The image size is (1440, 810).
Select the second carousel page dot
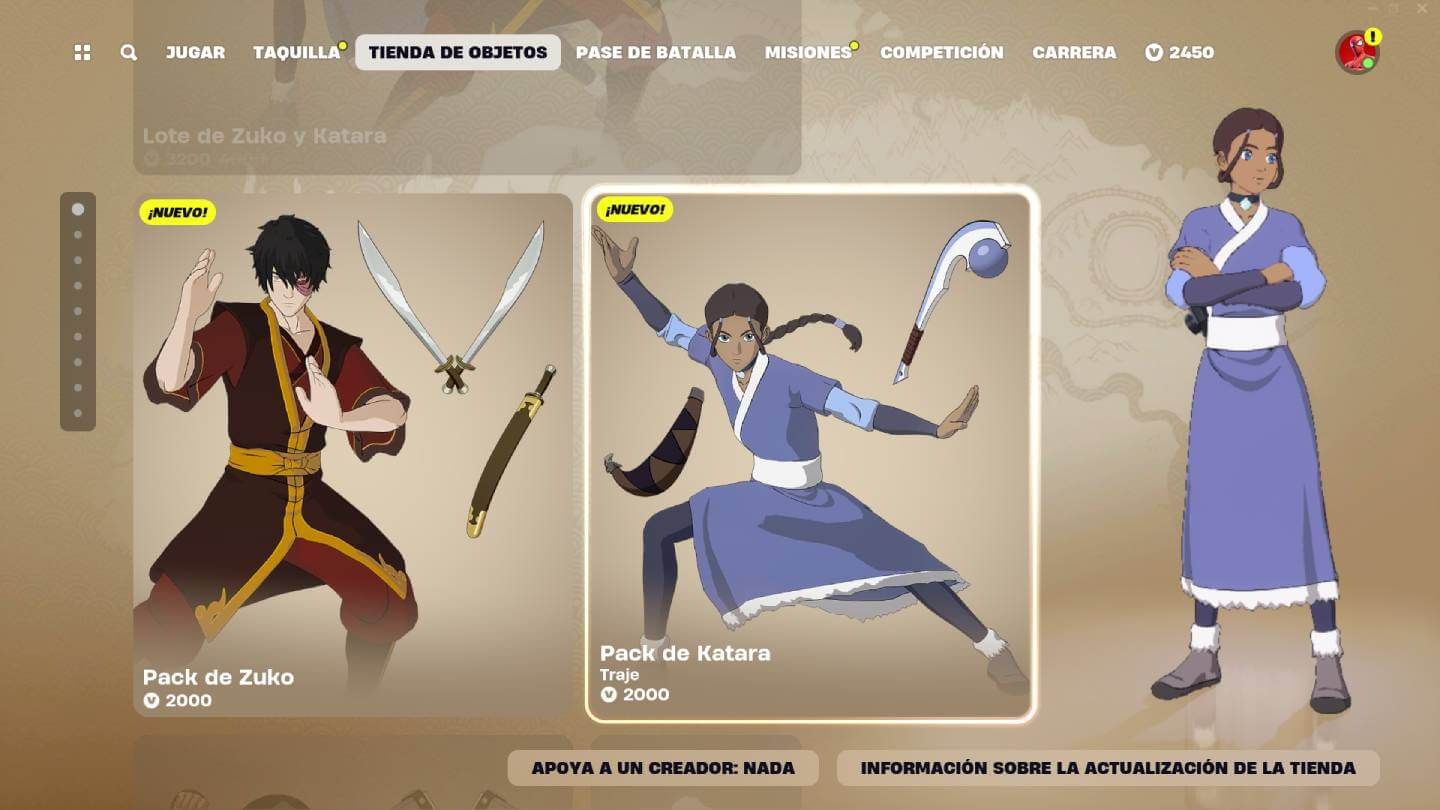pos(78,235)
